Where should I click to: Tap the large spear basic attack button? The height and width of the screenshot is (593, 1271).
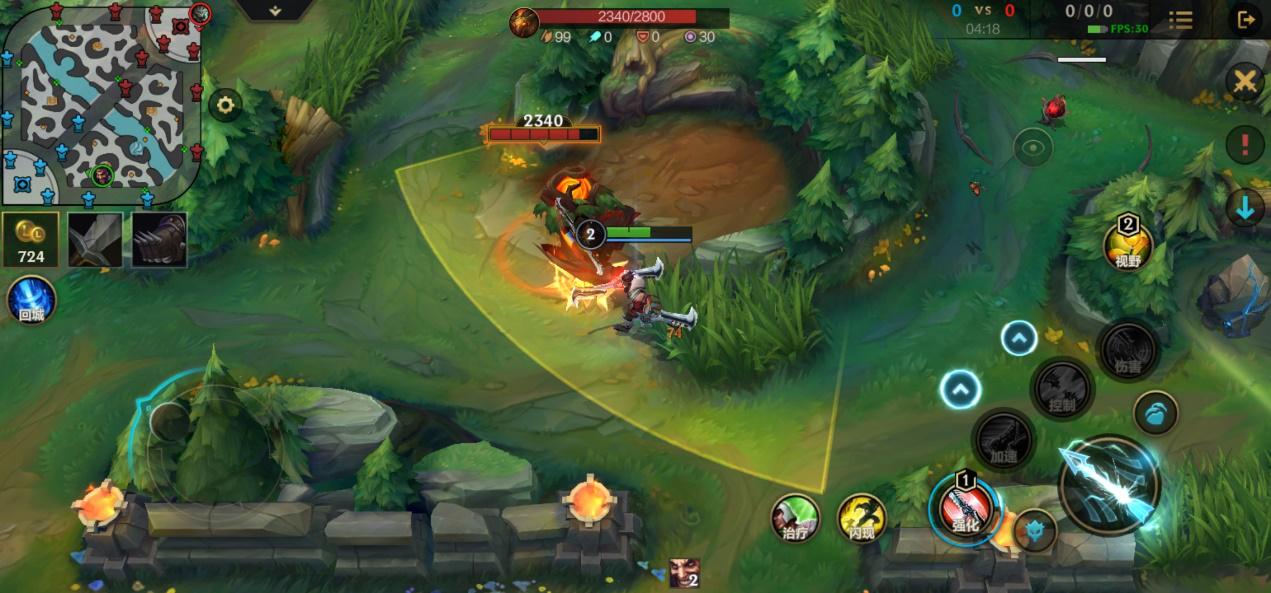1110,486
